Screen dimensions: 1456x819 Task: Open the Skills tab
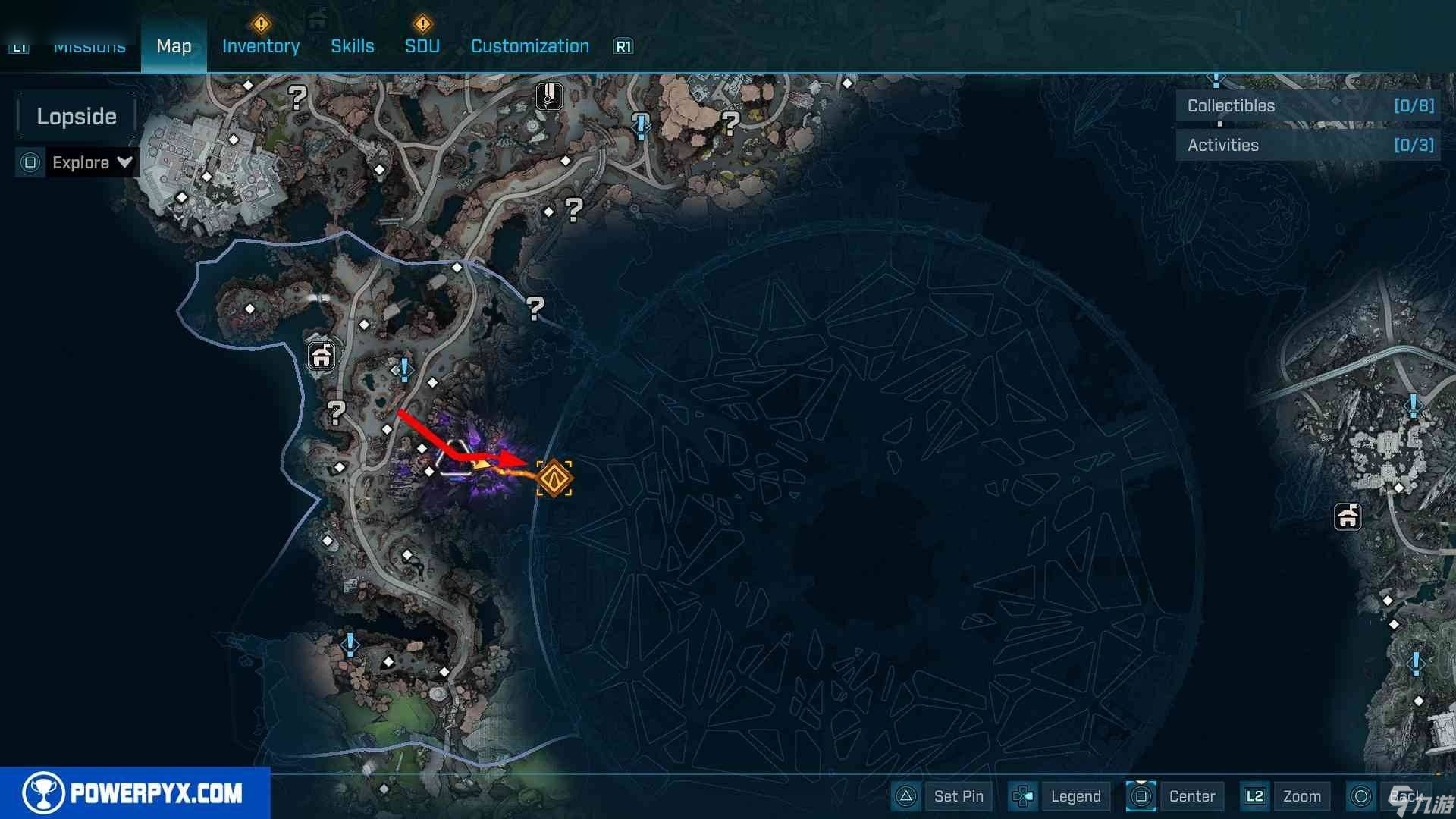click(x=353, y=46)
